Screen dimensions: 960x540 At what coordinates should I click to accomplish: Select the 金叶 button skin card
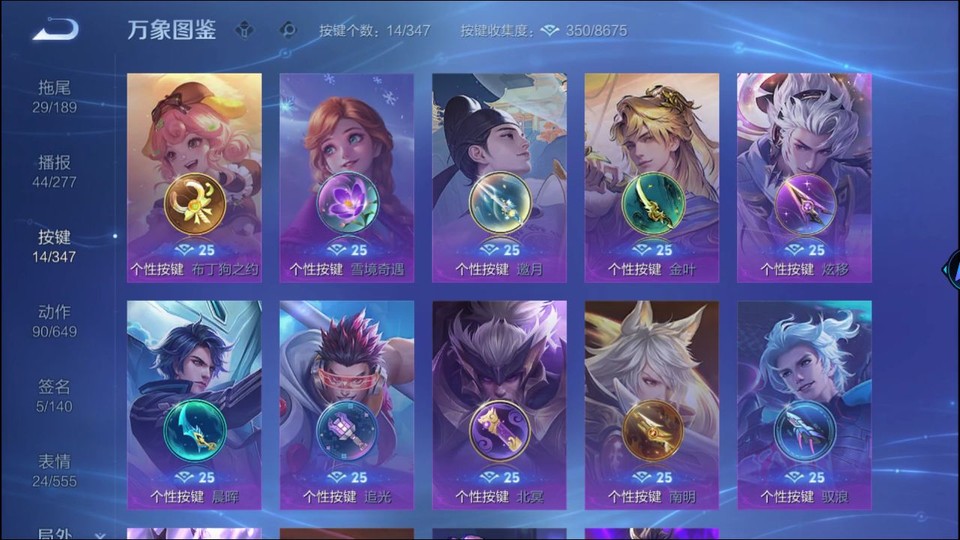point(652,177)
